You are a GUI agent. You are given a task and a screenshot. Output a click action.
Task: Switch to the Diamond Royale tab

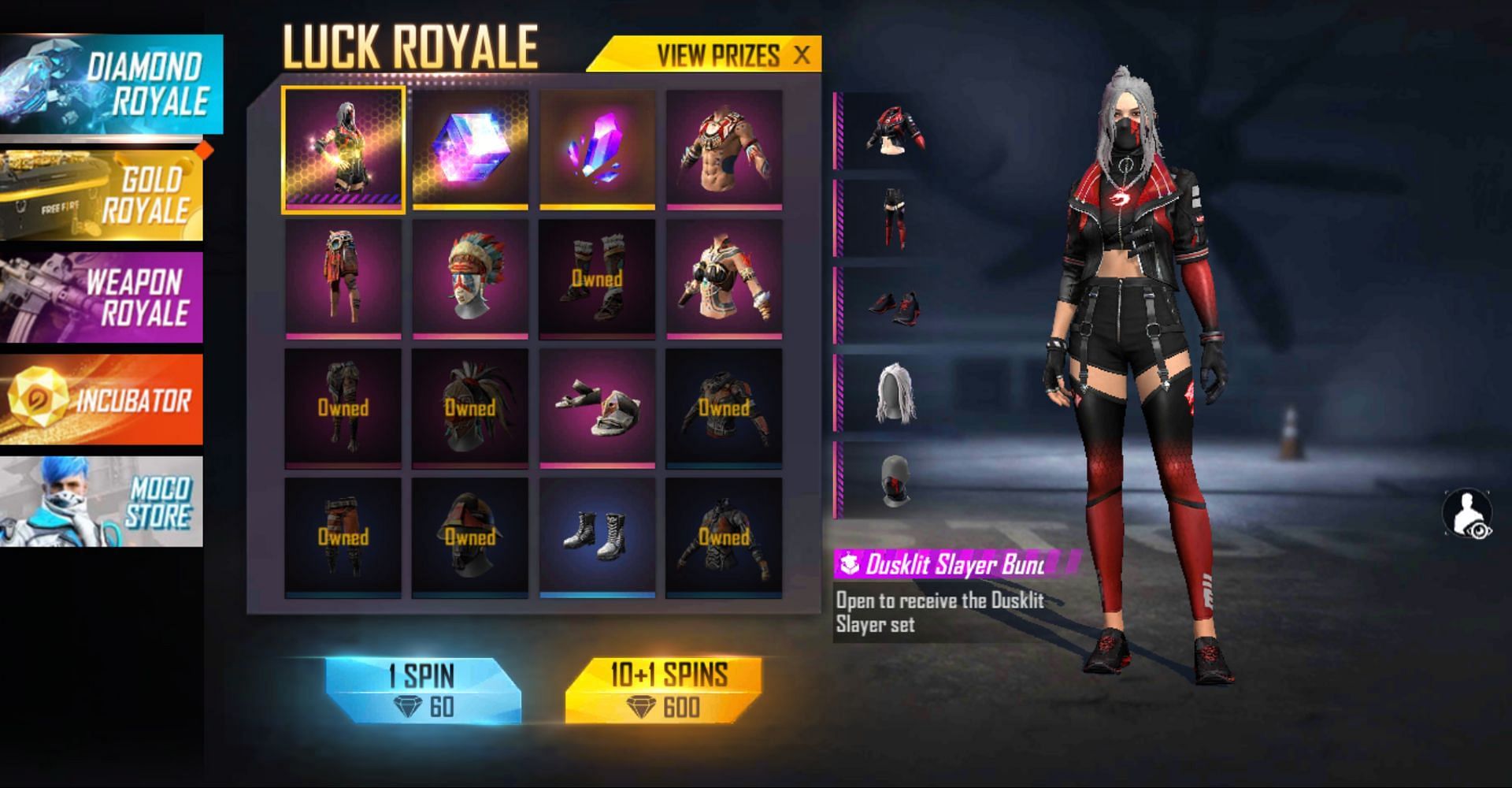tap(110, 84)
